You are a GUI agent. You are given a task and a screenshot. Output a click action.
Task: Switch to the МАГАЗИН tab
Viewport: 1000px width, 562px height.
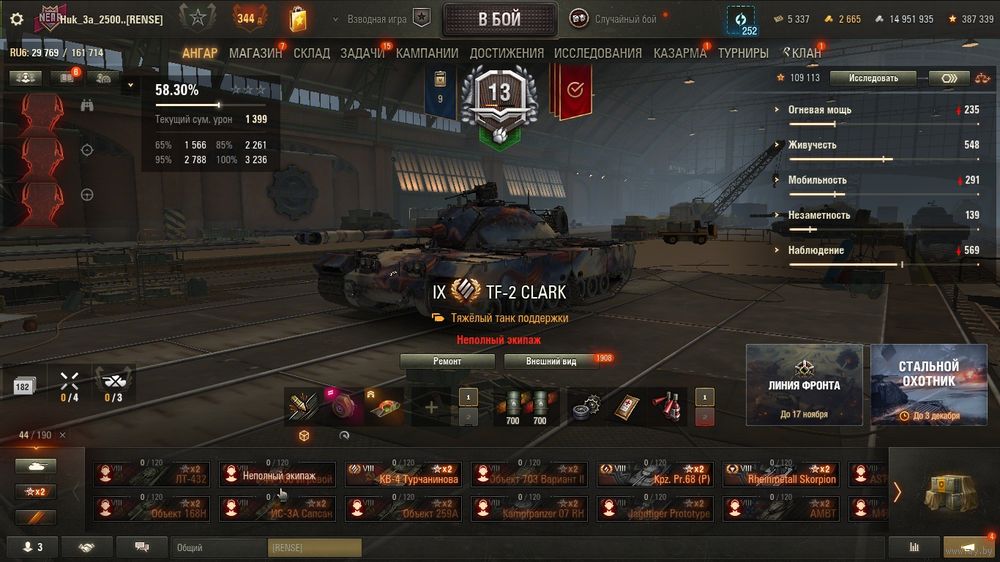tap(255, 53)
